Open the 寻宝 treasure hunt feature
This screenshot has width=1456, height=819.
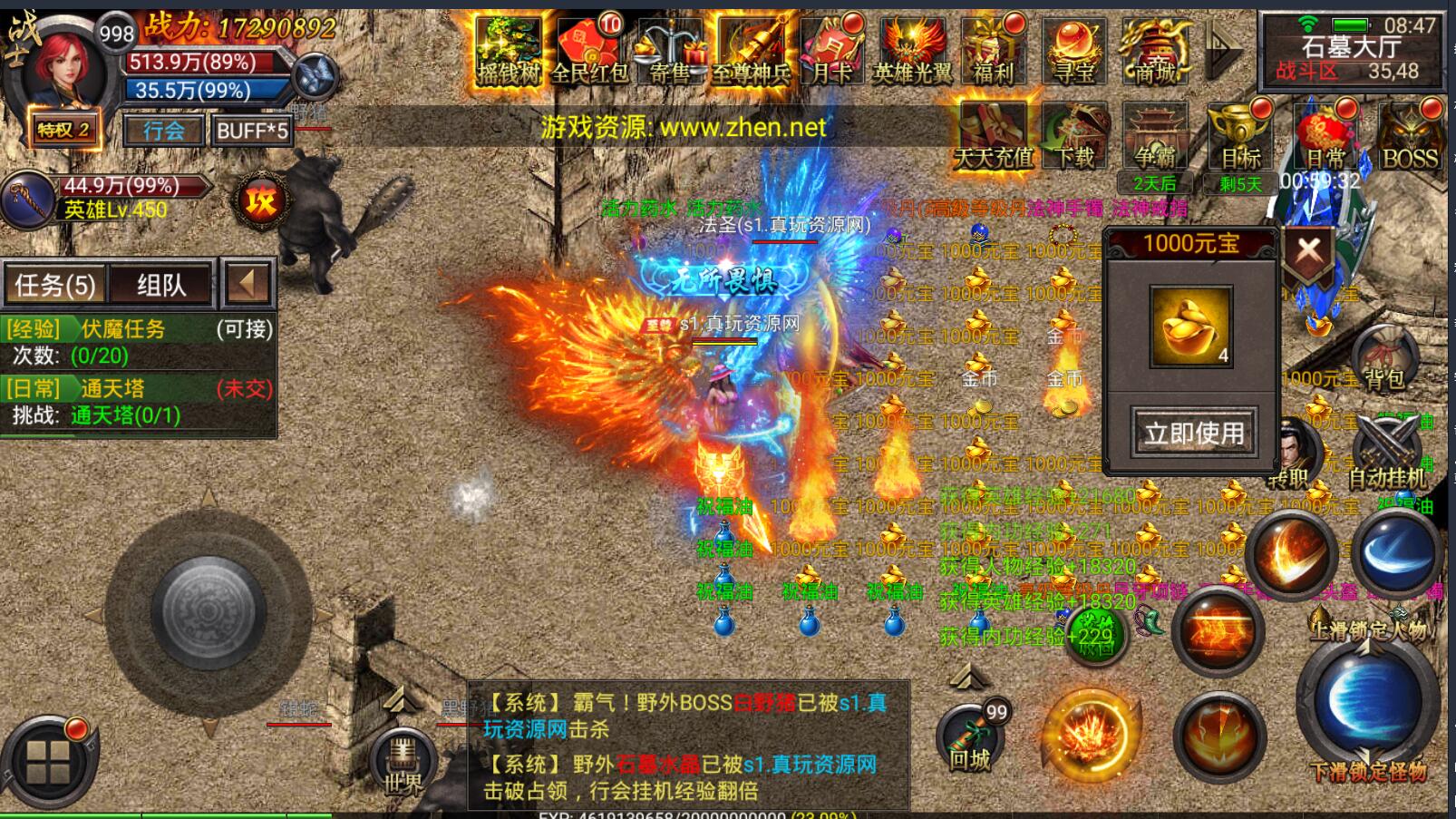click(x=1073, y=52)
